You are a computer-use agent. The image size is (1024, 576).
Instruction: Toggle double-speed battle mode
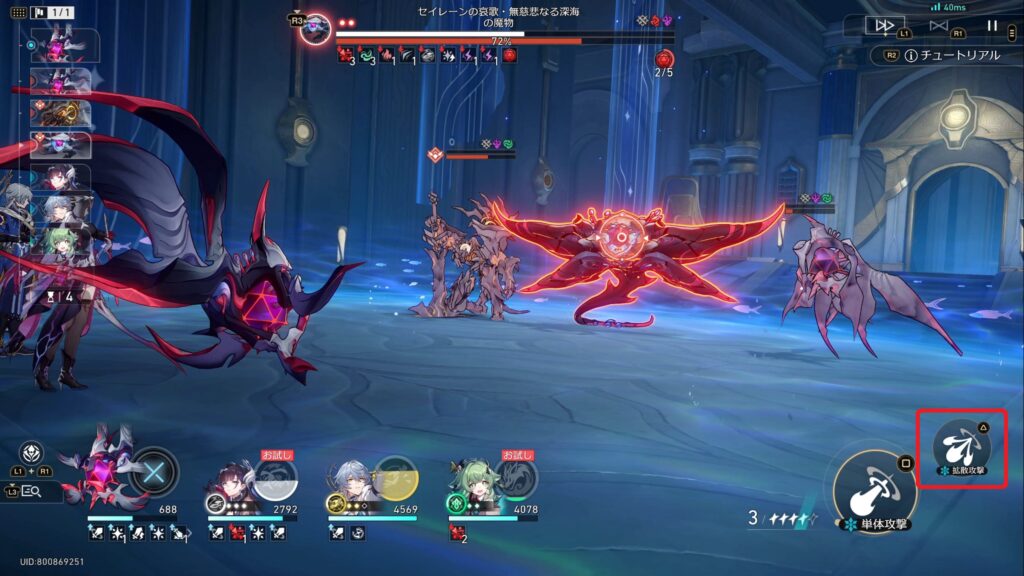(884, 26)
